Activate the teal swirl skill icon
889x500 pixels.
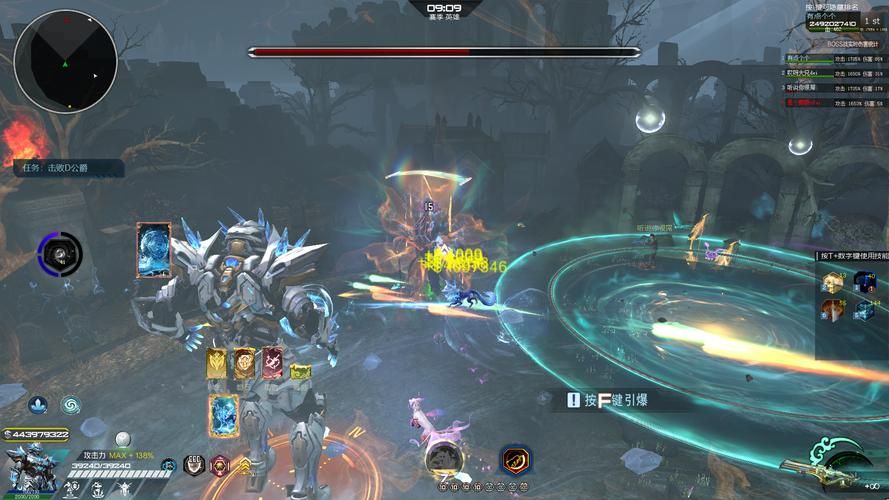70,405
